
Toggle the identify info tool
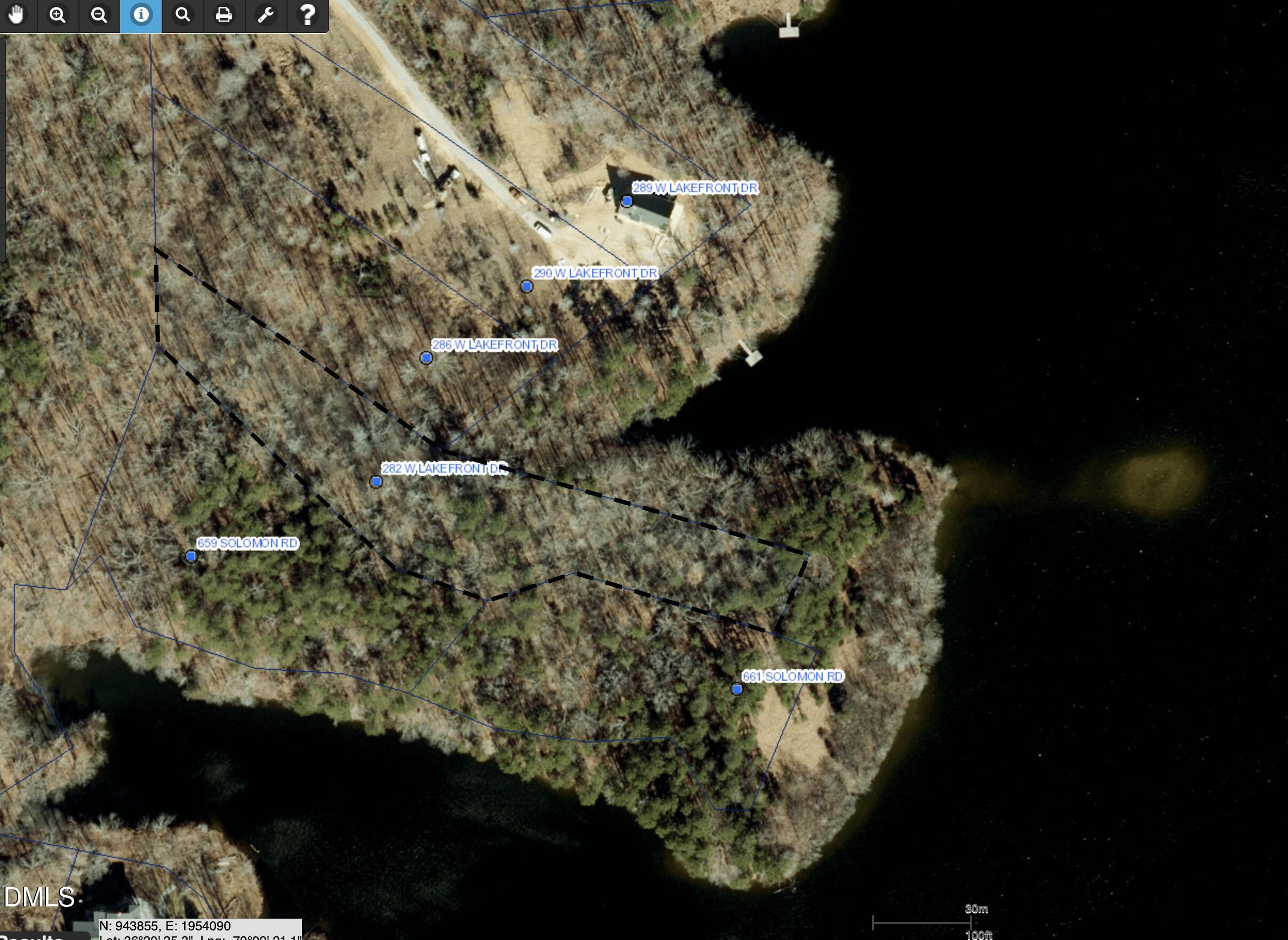[140, 15]
